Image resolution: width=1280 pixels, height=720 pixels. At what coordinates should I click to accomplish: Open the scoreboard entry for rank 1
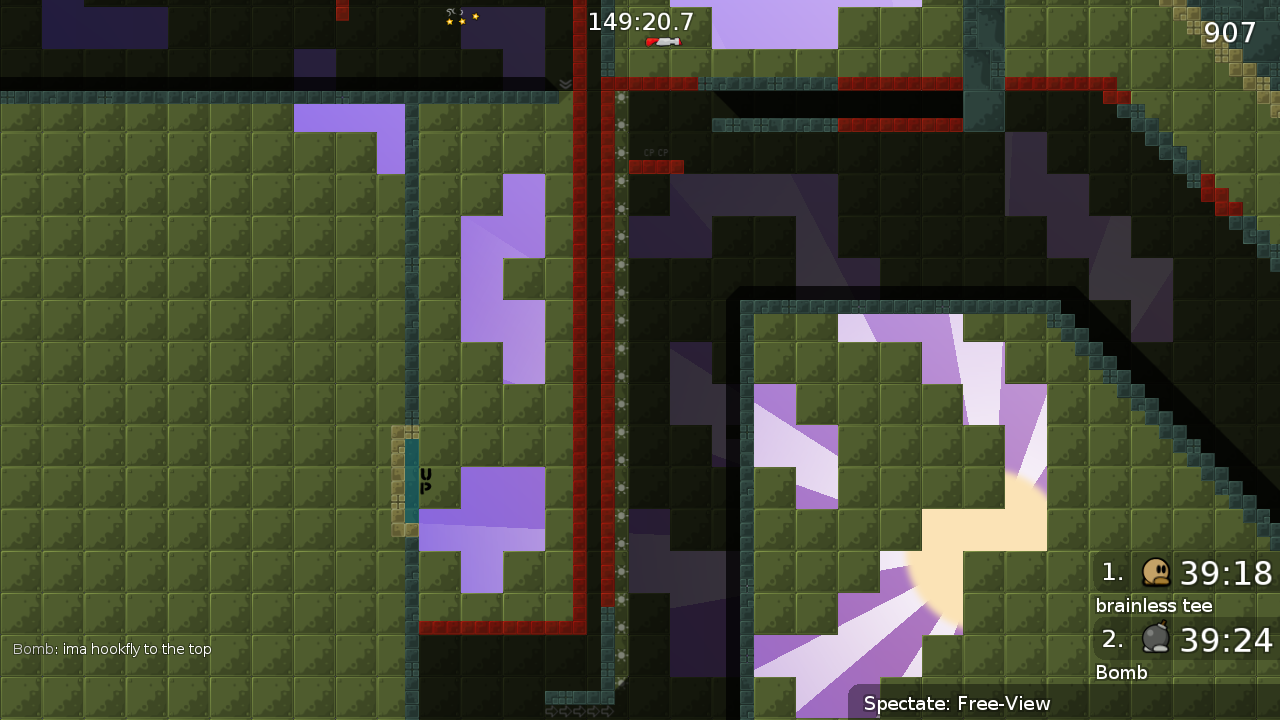1110,572
